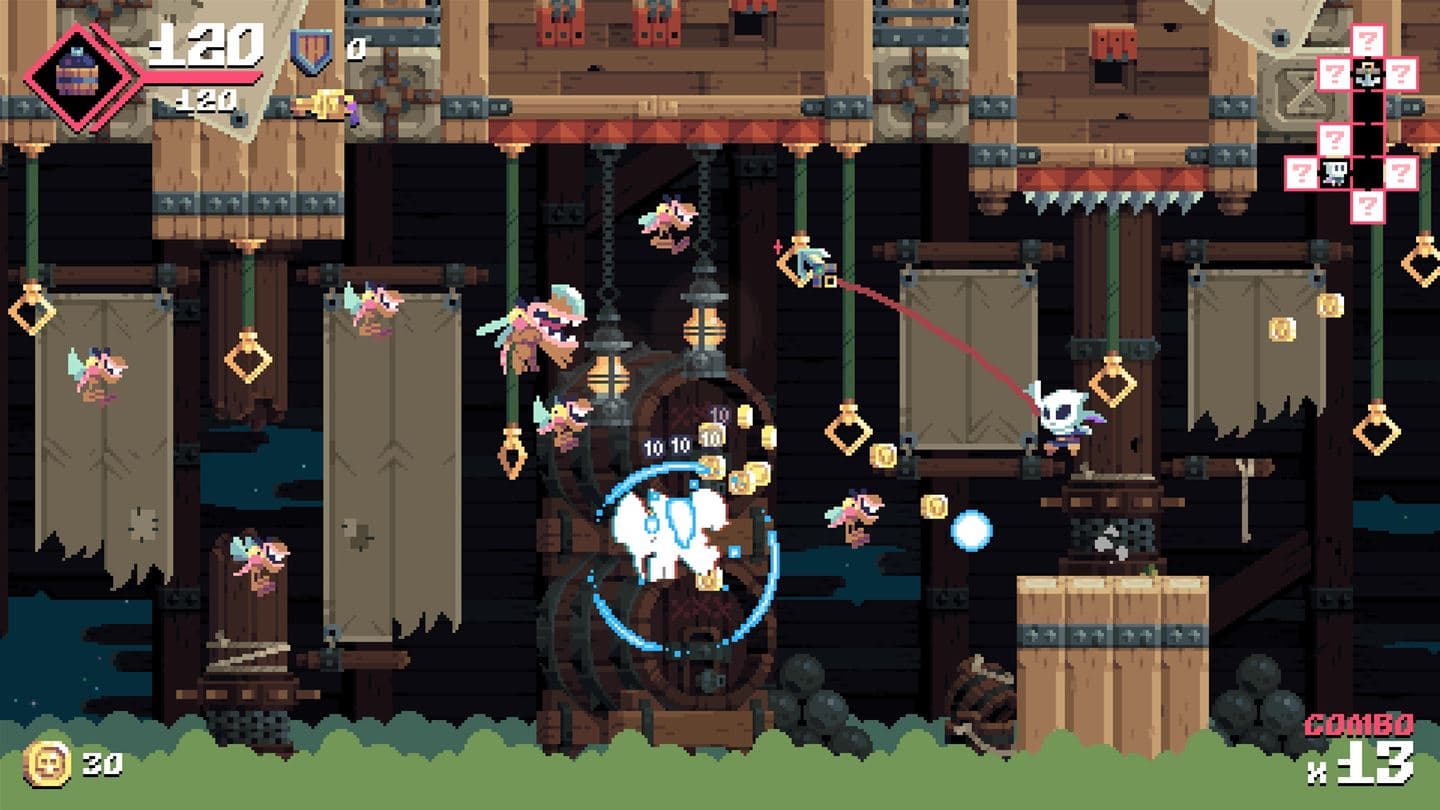
Task: Expand the minimap room right of the anchor
Action: coord(1400,74)
